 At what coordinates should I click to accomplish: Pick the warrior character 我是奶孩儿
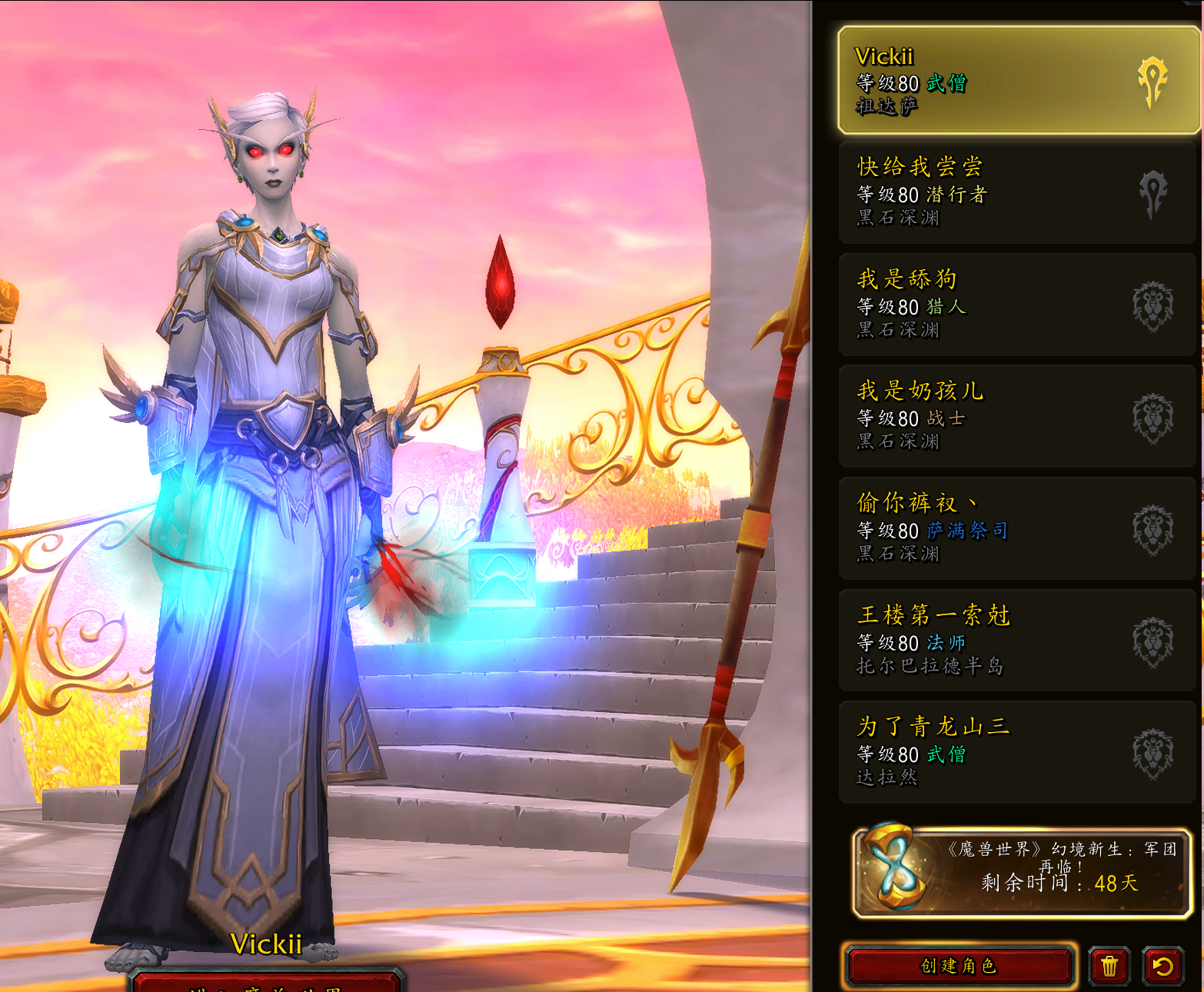click(x=1016, y=415)
